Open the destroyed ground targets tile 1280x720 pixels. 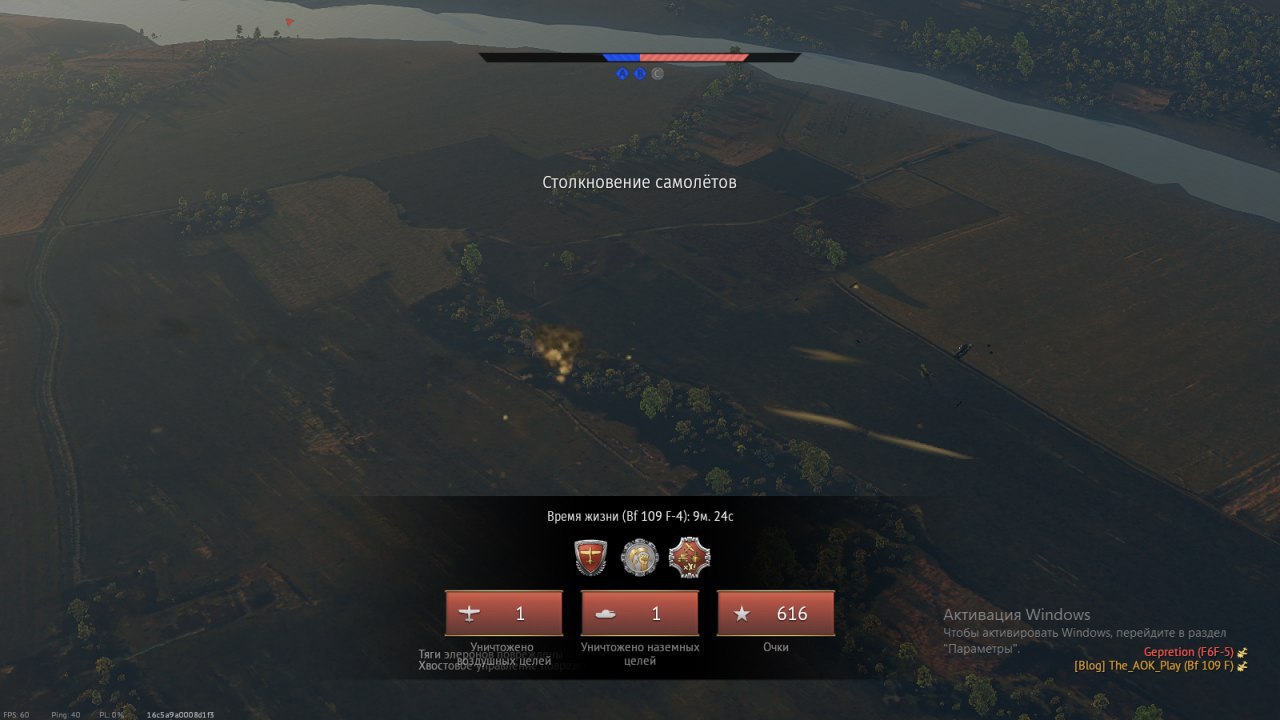point(640,613)
